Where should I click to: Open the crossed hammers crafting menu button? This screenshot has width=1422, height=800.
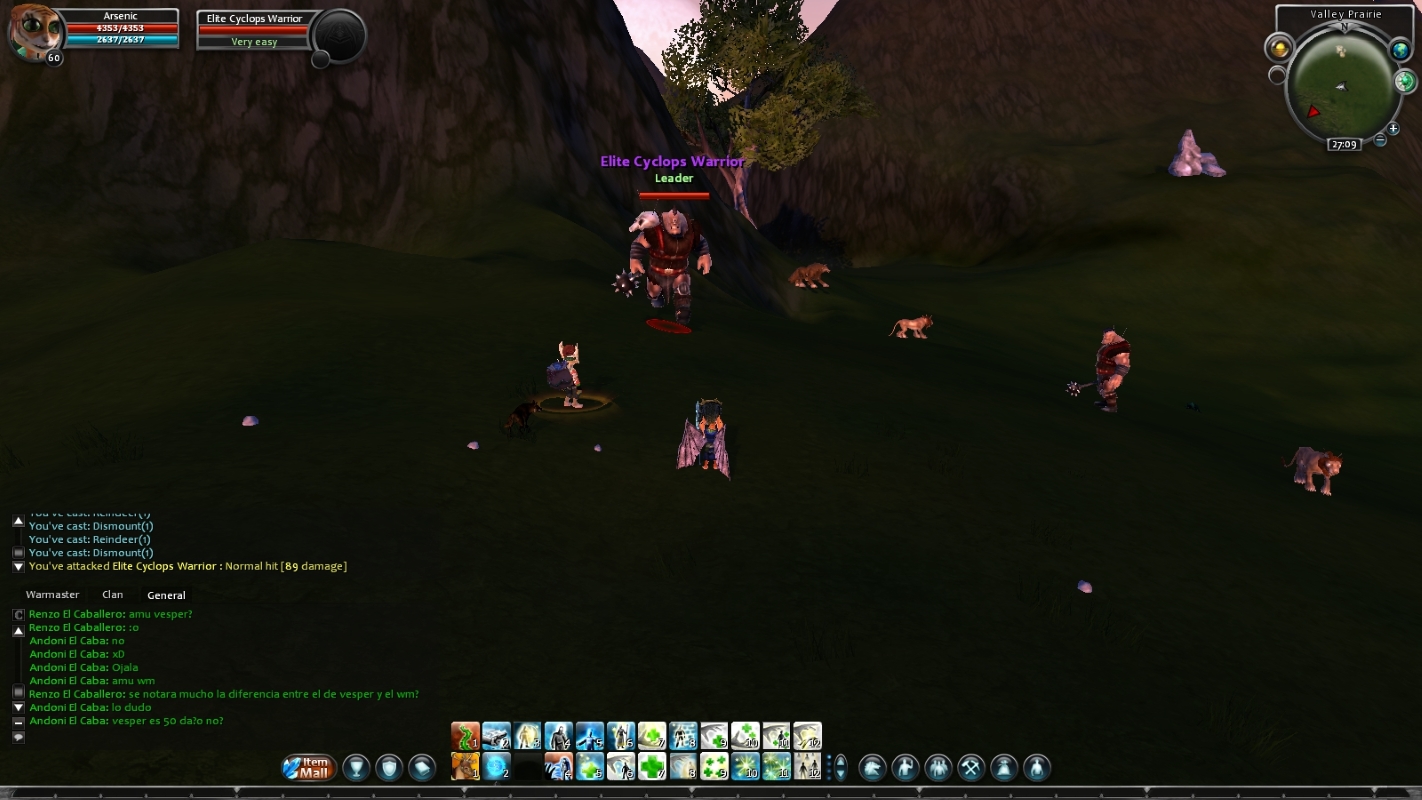pos(971,767)
